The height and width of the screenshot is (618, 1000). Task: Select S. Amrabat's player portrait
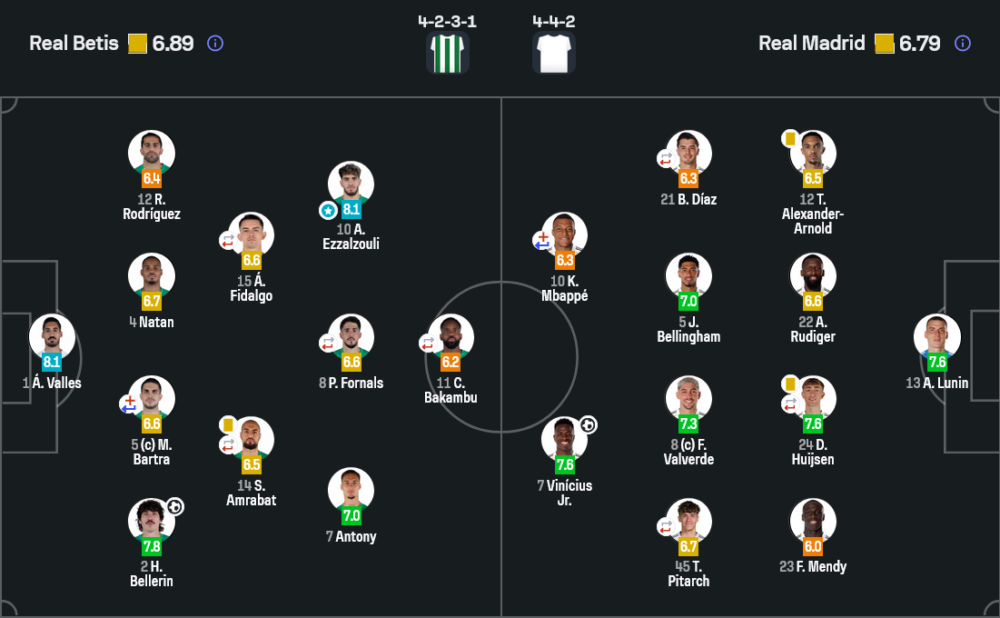coord(251,440)
